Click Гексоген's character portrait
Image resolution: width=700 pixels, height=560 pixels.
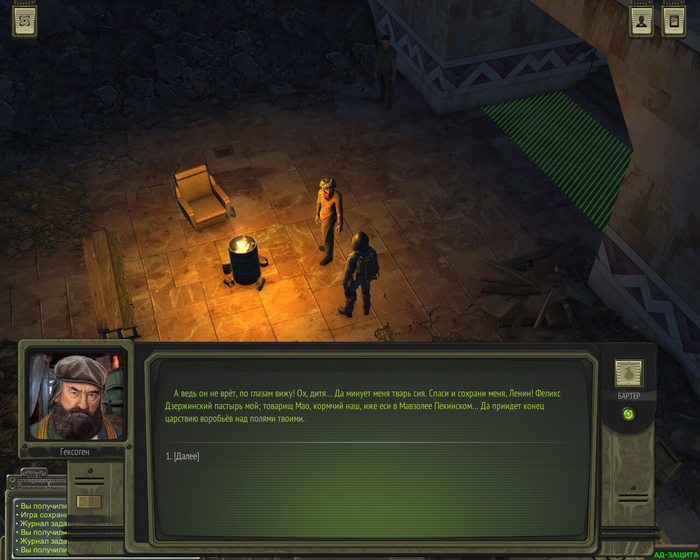74,395
